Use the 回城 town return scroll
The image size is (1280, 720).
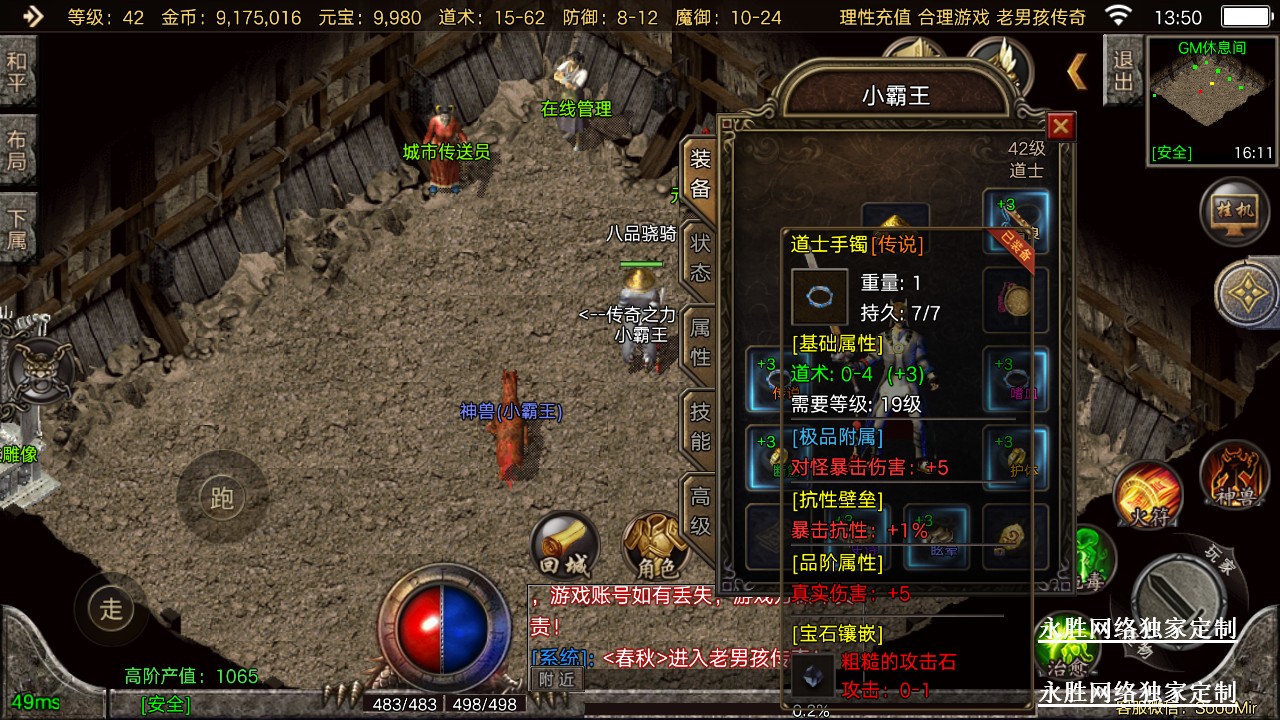[563, 545]
